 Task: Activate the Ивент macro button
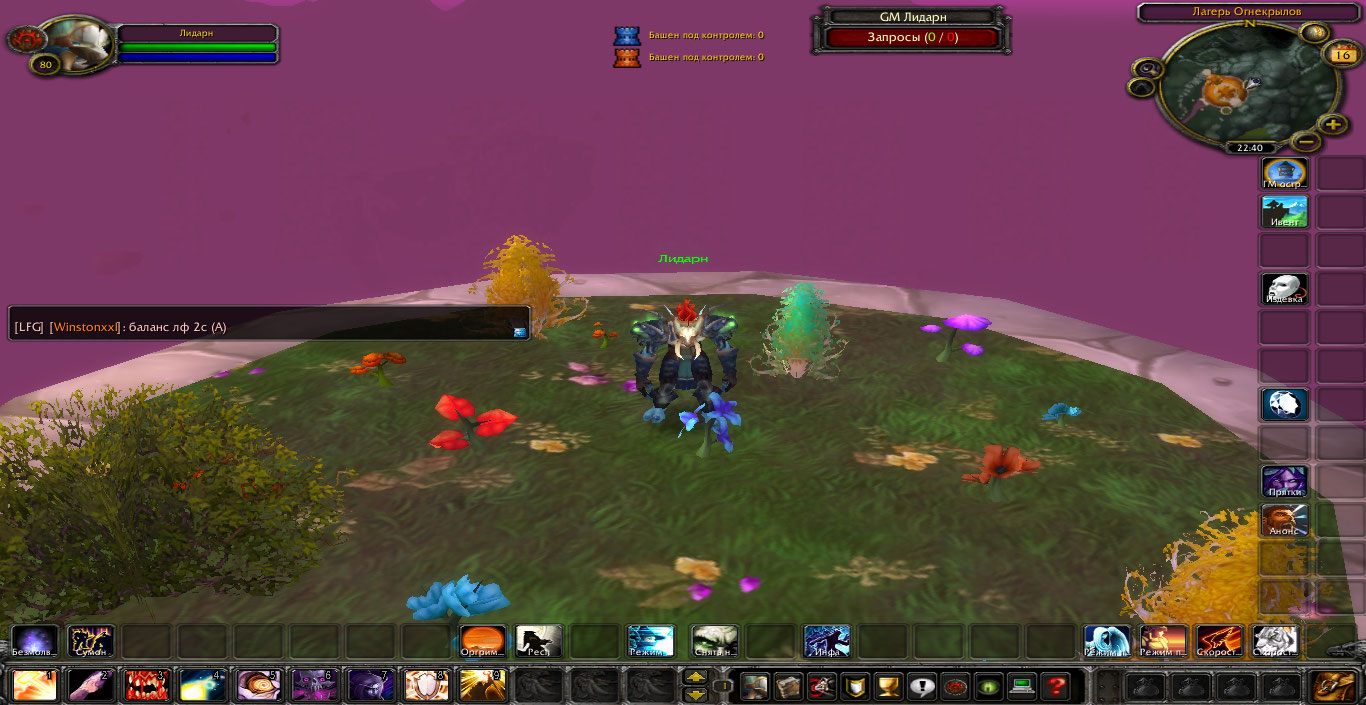[1284, 212]
